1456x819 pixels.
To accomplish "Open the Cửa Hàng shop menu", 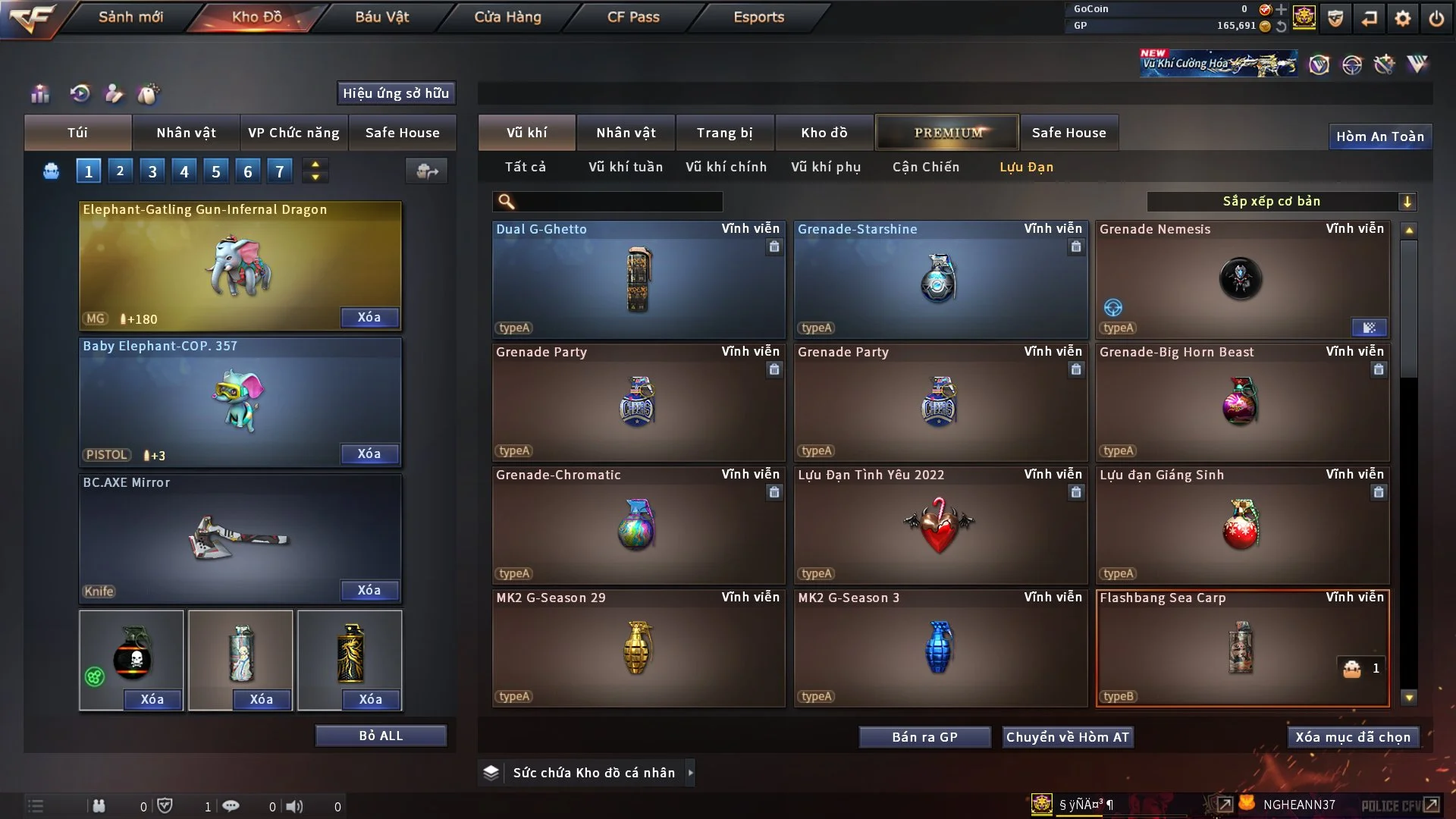I will [x=507, y=17].
